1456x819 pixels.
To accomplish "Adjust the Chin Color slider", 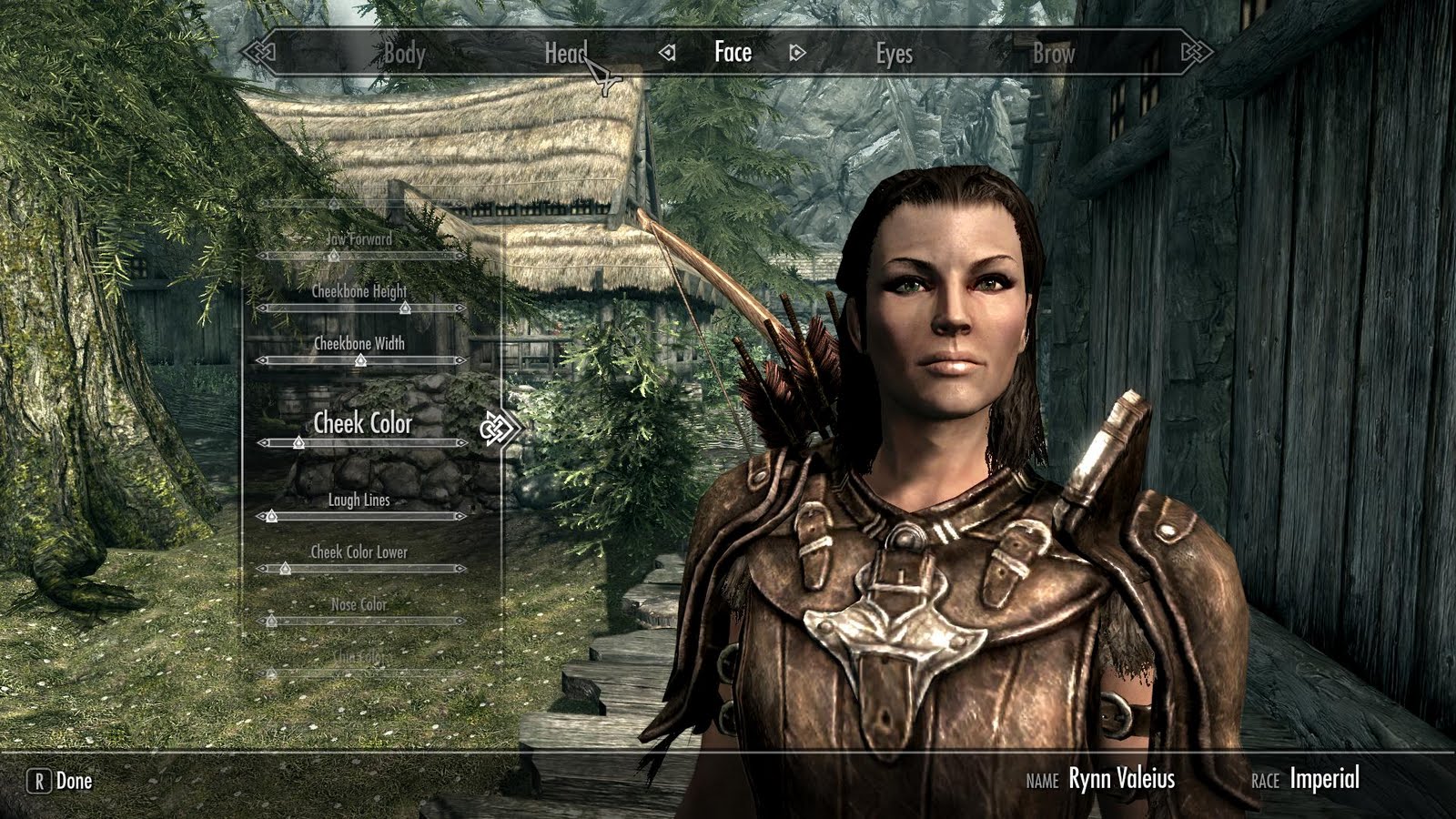I will tap(270, 671).
